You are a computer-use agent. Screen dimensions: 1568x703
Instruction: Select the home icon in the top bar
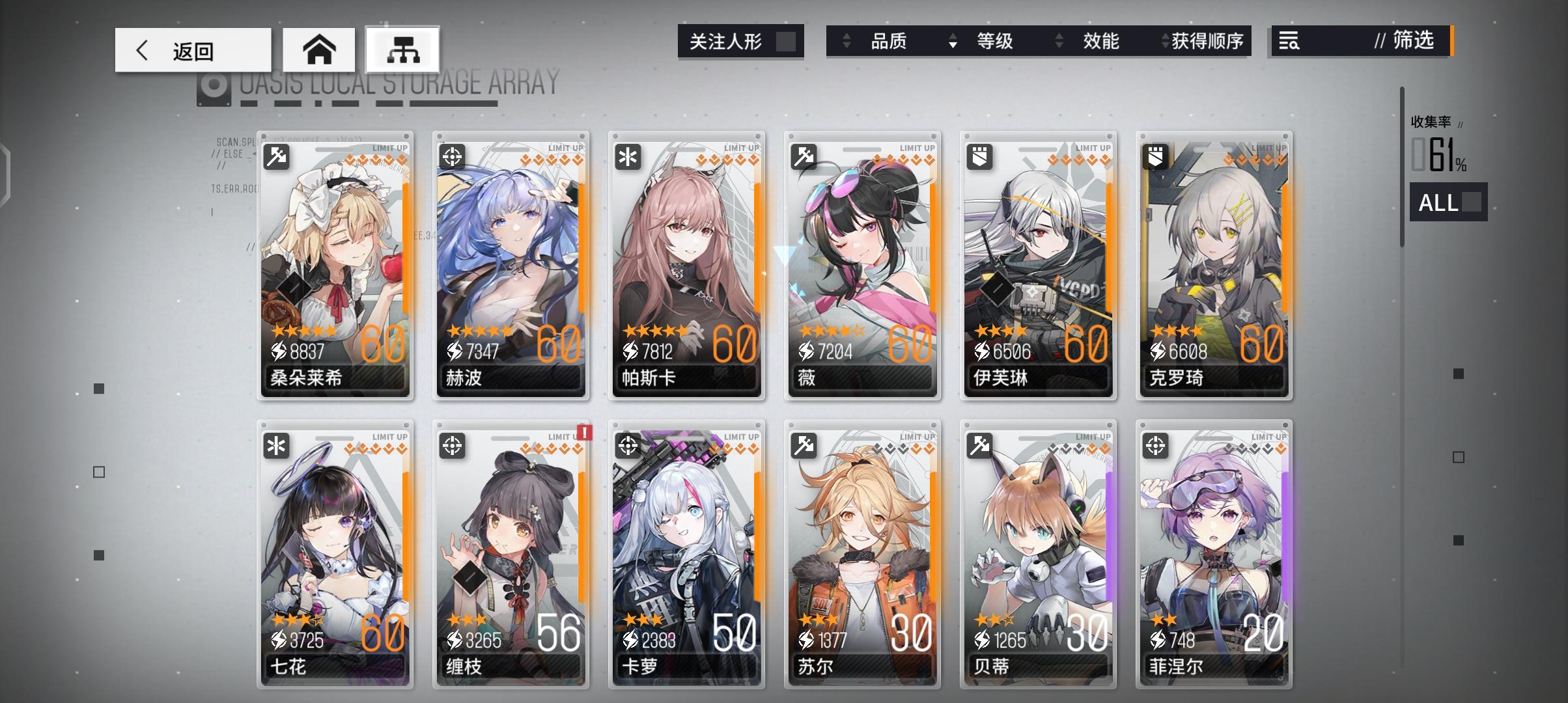pos(319,49)
